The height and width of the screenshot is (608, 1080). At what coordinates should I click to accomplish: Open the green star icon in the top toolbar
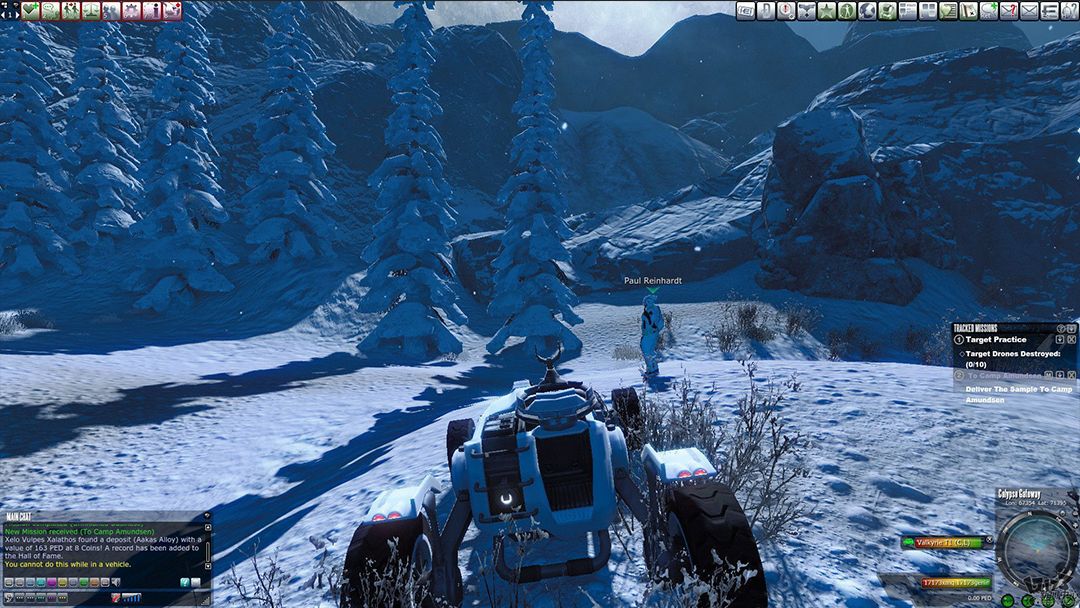pyautogui.click(x=826, y=11)
